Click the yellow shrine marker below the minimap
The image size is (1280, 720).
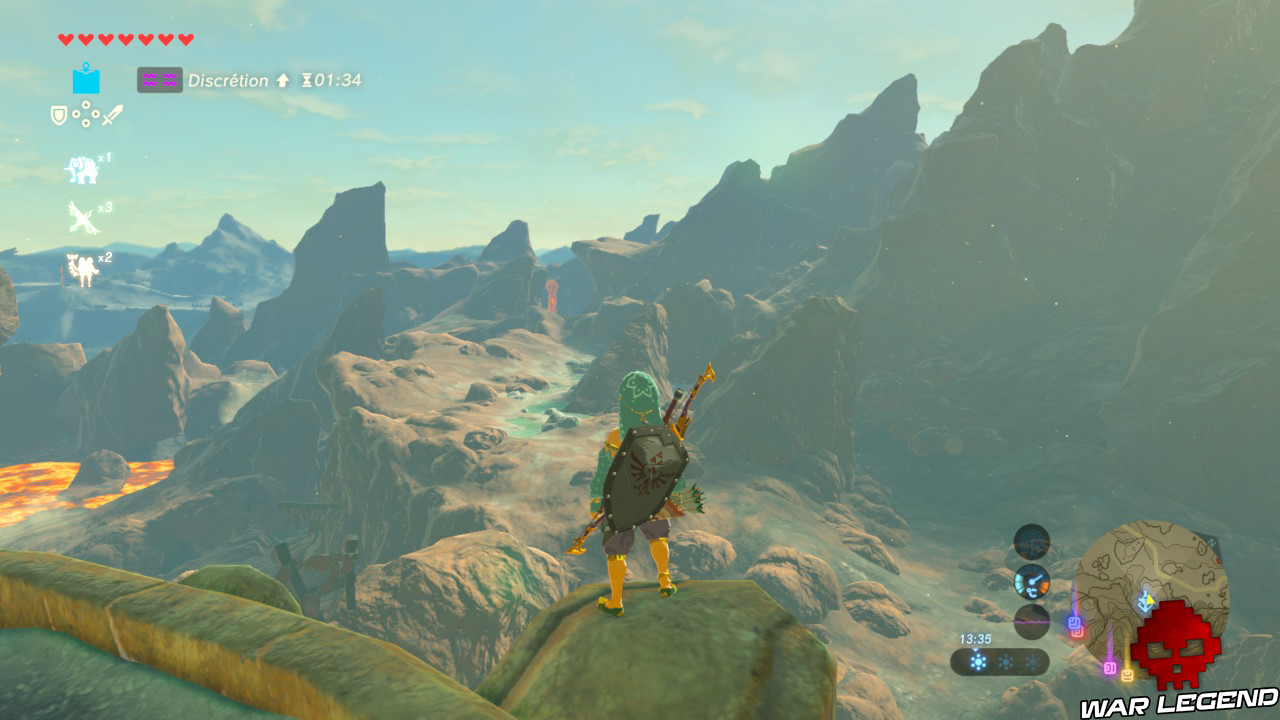pos(1128,675)
